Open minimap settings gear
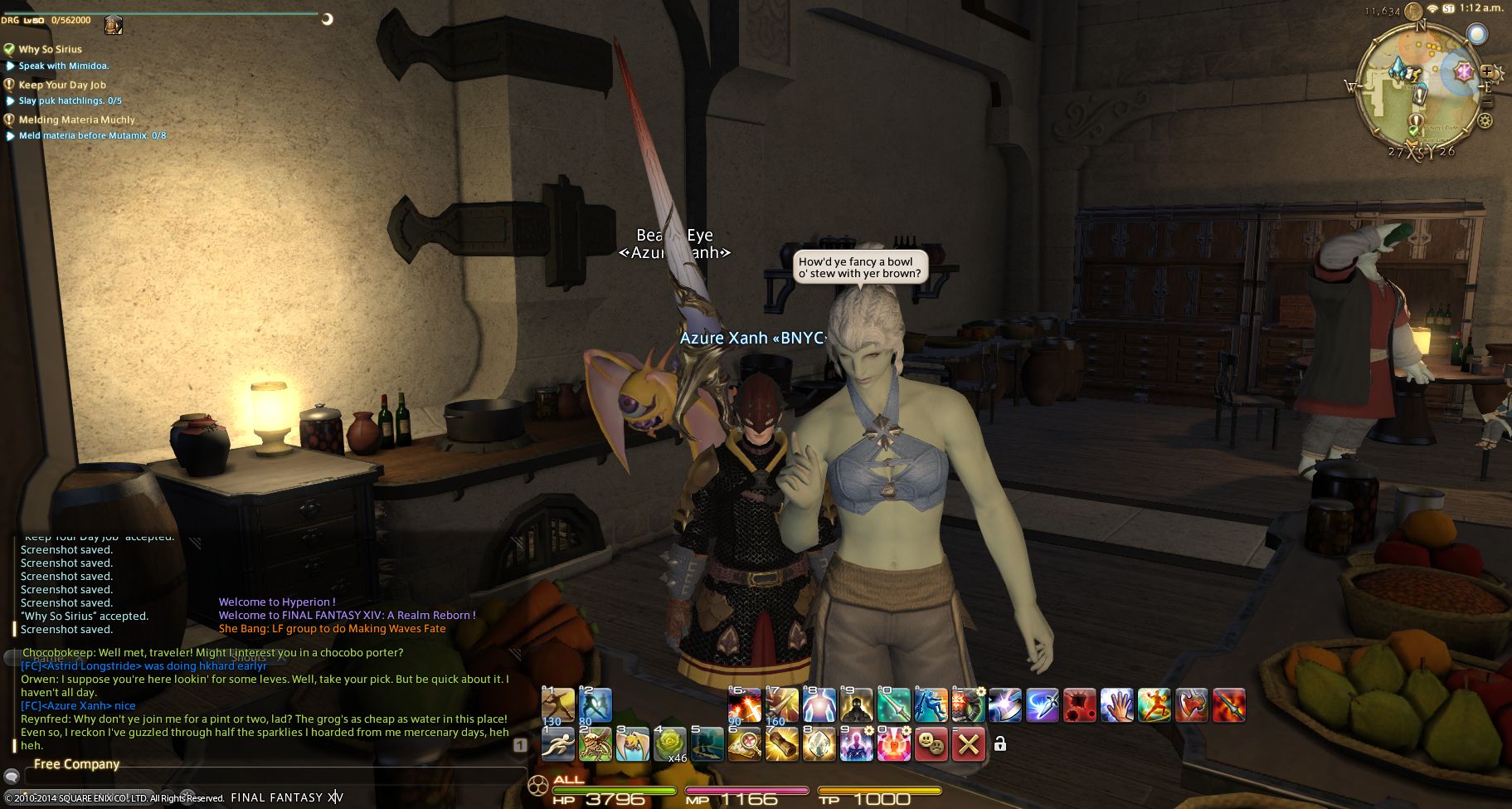This screenshot has height=809, width=1512. [1485, 120]
